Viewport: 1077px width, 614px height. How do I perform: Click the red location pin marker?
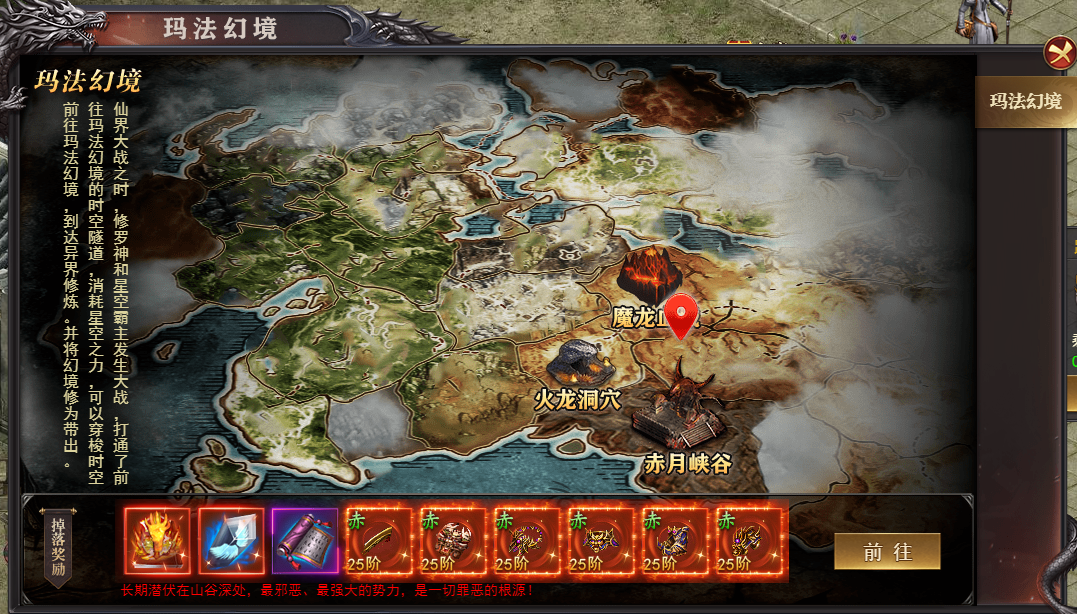682,316
